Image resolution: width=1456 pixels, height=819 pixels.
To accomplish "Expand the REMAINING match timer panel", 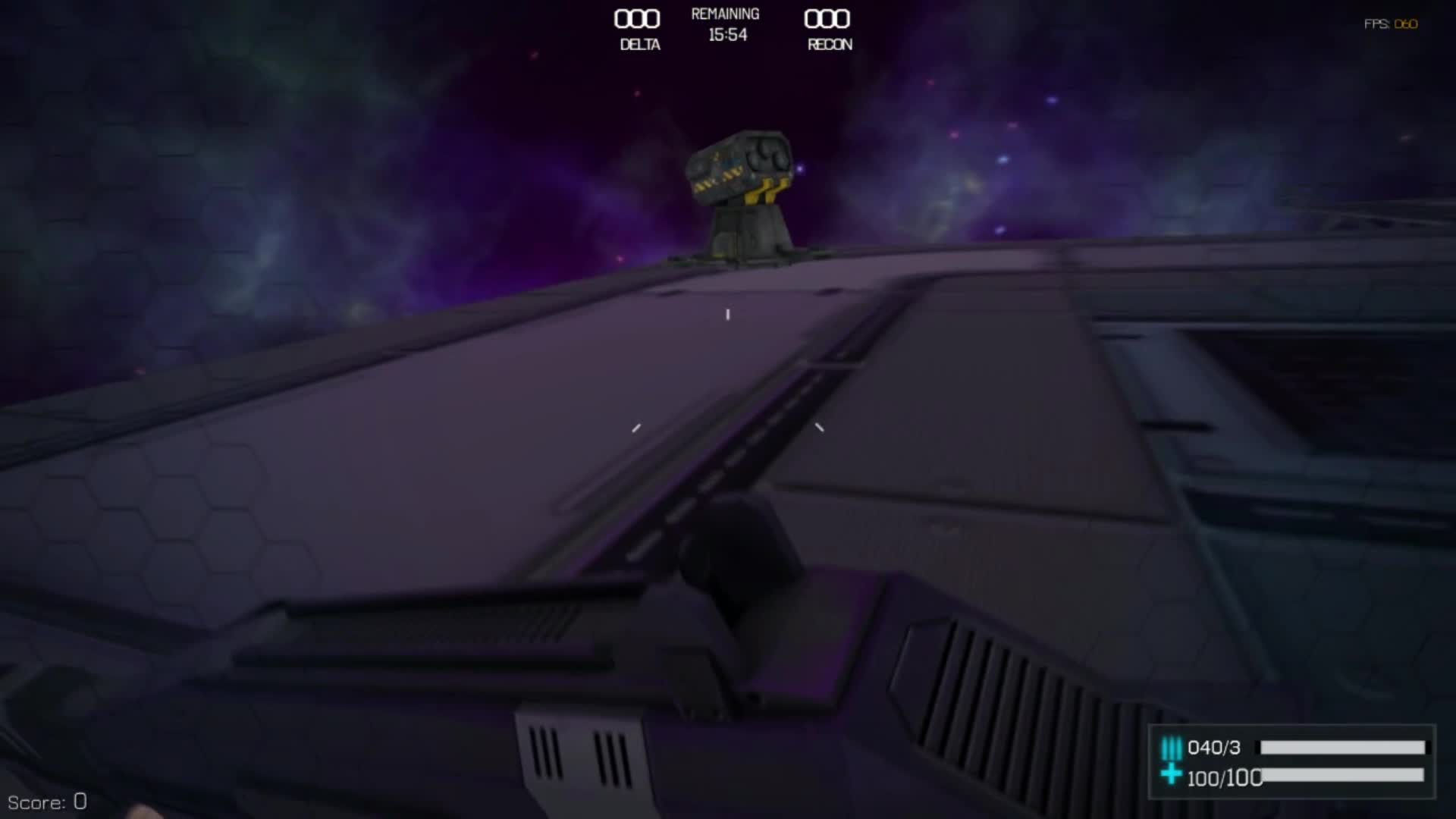I will point(725,24).
